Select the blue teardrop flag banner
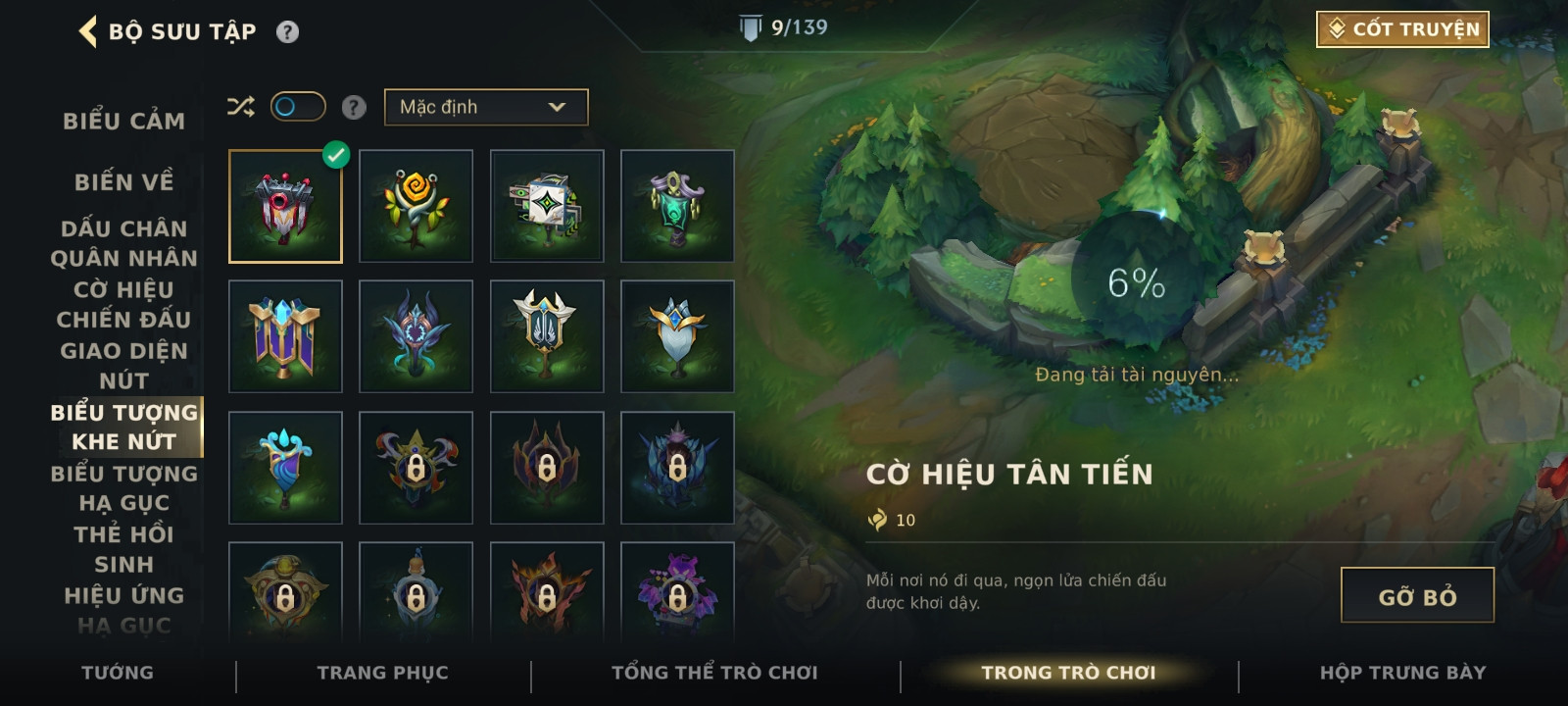 (x=285, y=468)
